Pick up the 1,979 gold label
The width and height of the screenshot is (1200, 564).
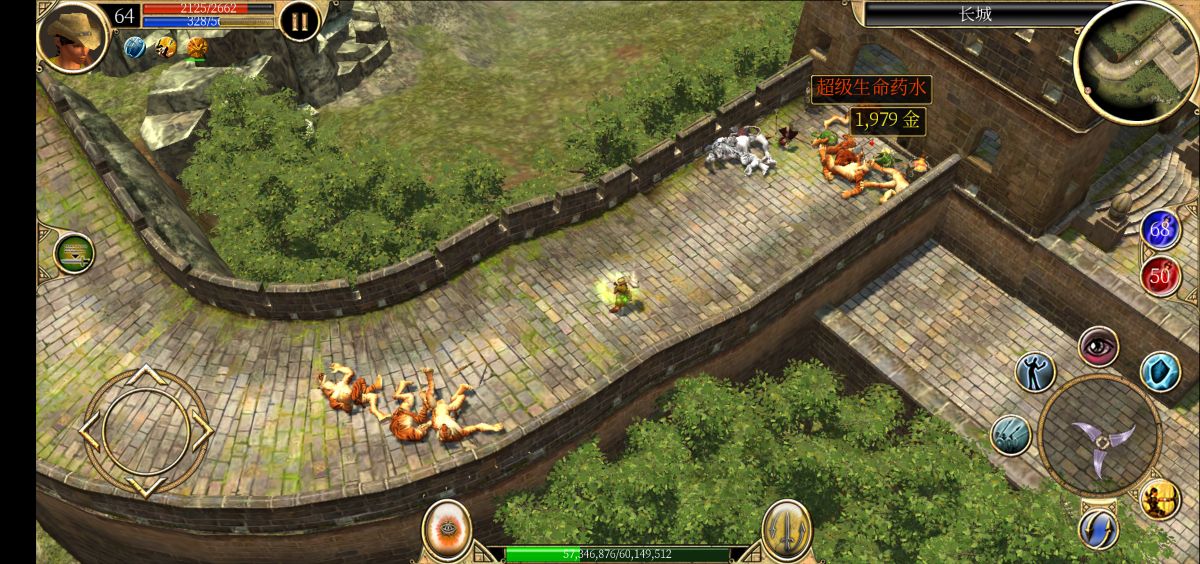coord(886,121)
